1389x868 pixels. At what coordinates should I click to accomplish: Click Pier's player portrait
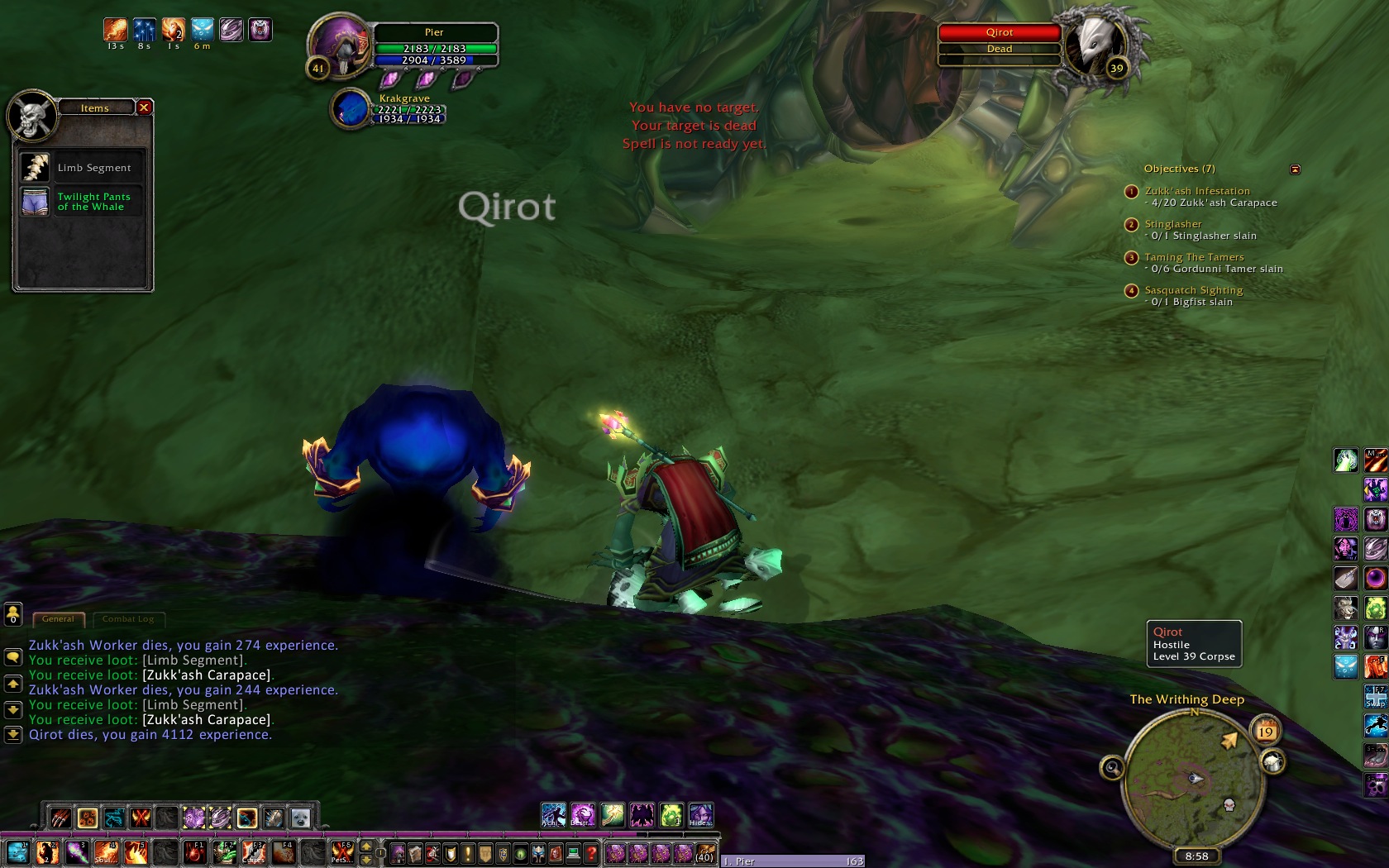click(340, 47)
